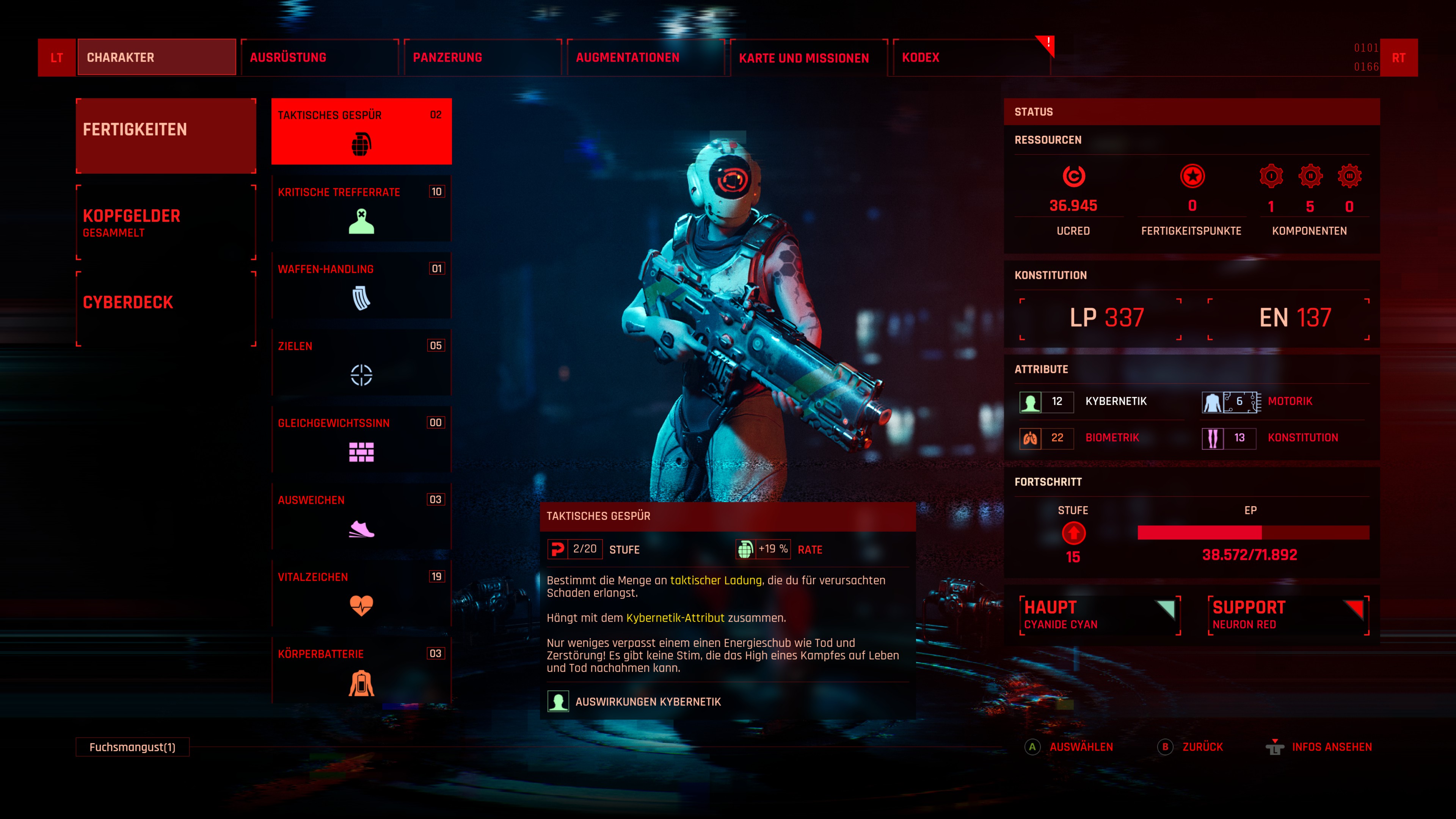This screenshot has height=819, width=1456.
Task: Choose the Kritische Trefferrate skill
Action: pyautogui.click(x=361, y=209)
